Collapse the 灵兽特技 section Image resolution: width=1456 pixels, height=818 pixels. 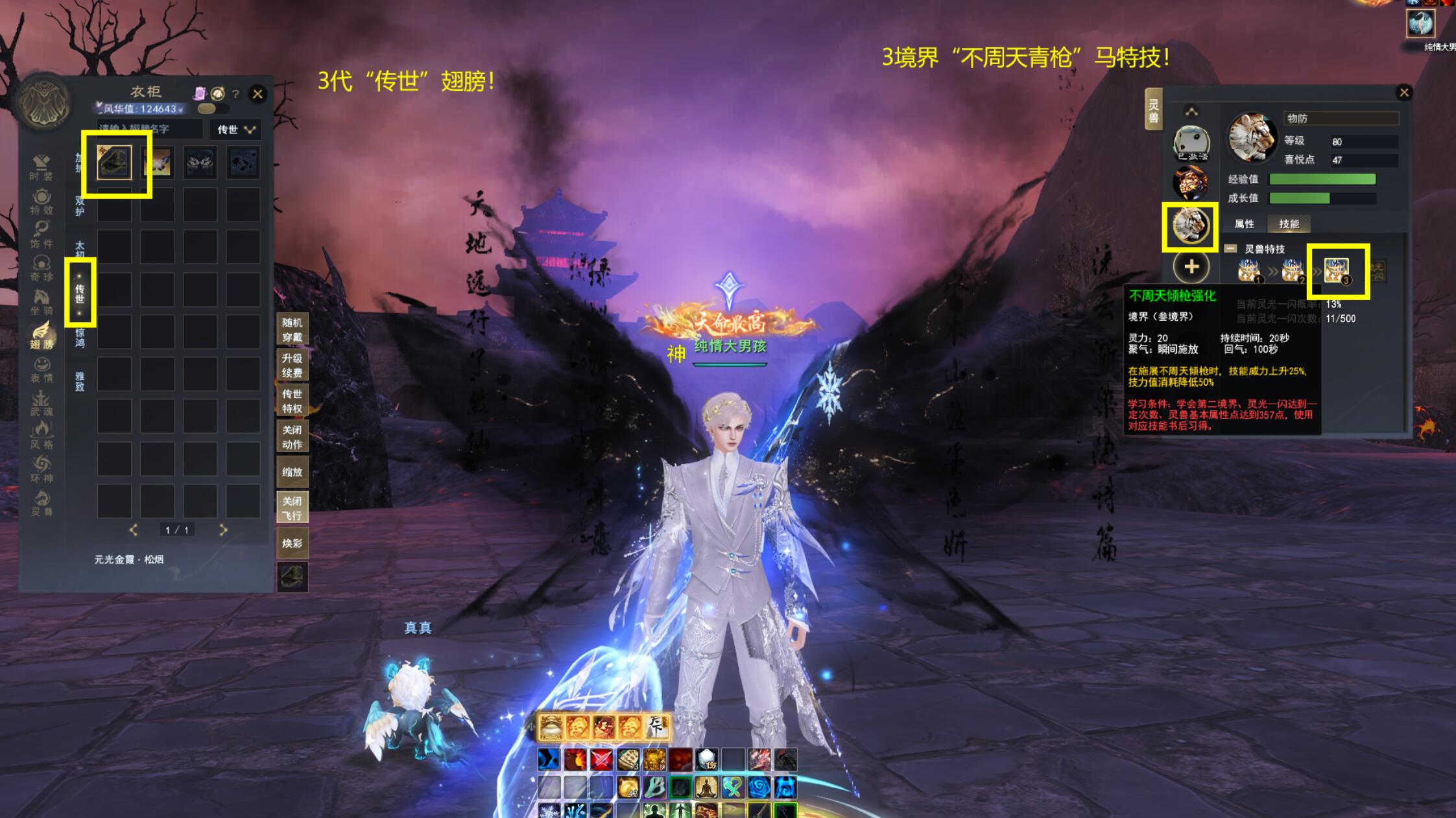tap(1230, 249)
